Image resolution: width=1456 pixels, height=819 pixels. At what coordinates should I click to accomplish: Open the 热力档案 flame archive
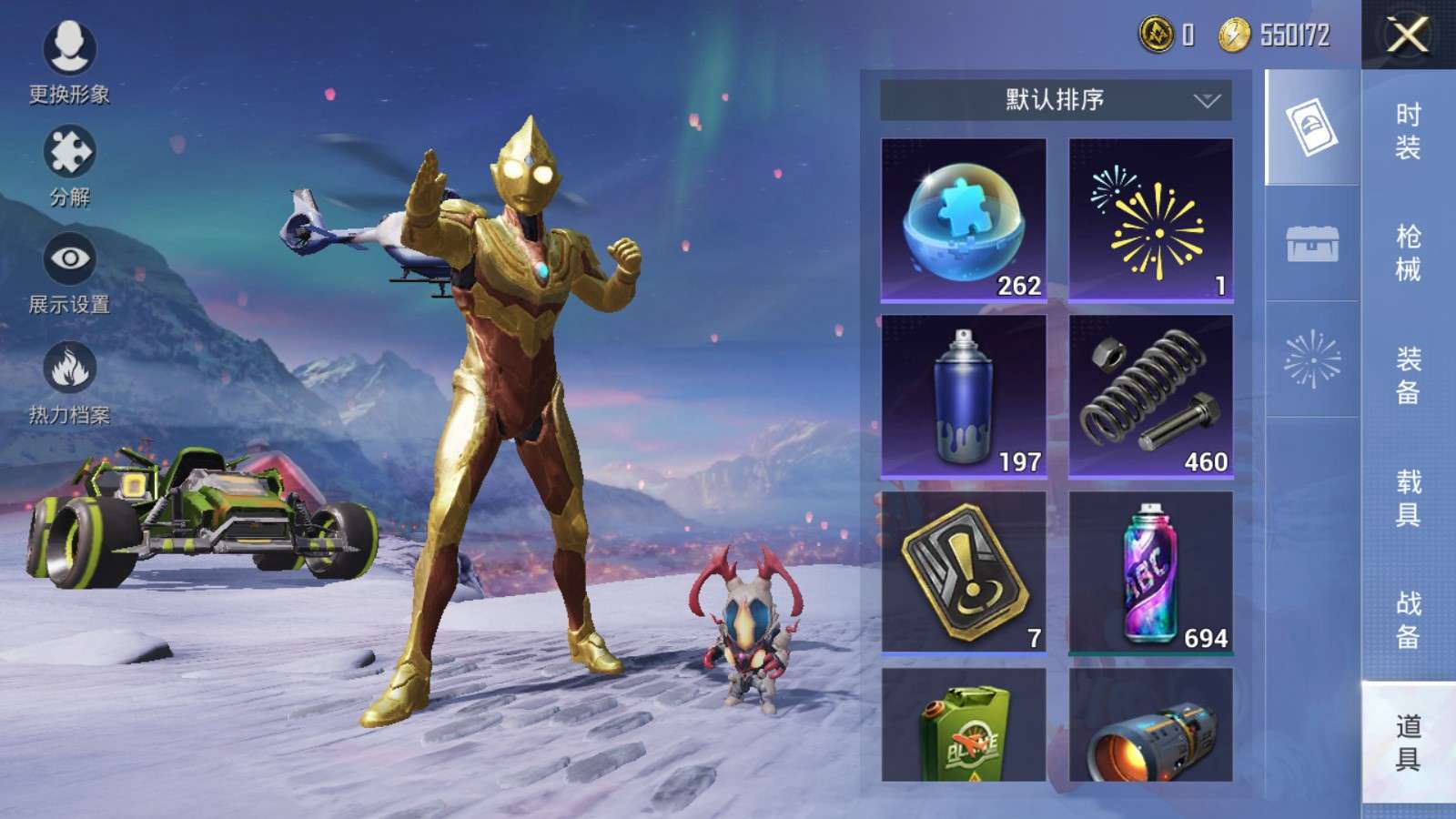pos(69,382)
